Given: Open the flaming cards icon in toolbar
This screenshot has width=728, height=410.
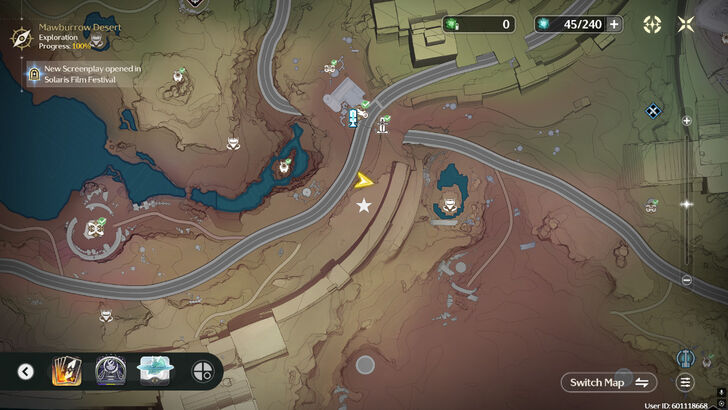Looking at the screenshot, I should pos(65,372).
